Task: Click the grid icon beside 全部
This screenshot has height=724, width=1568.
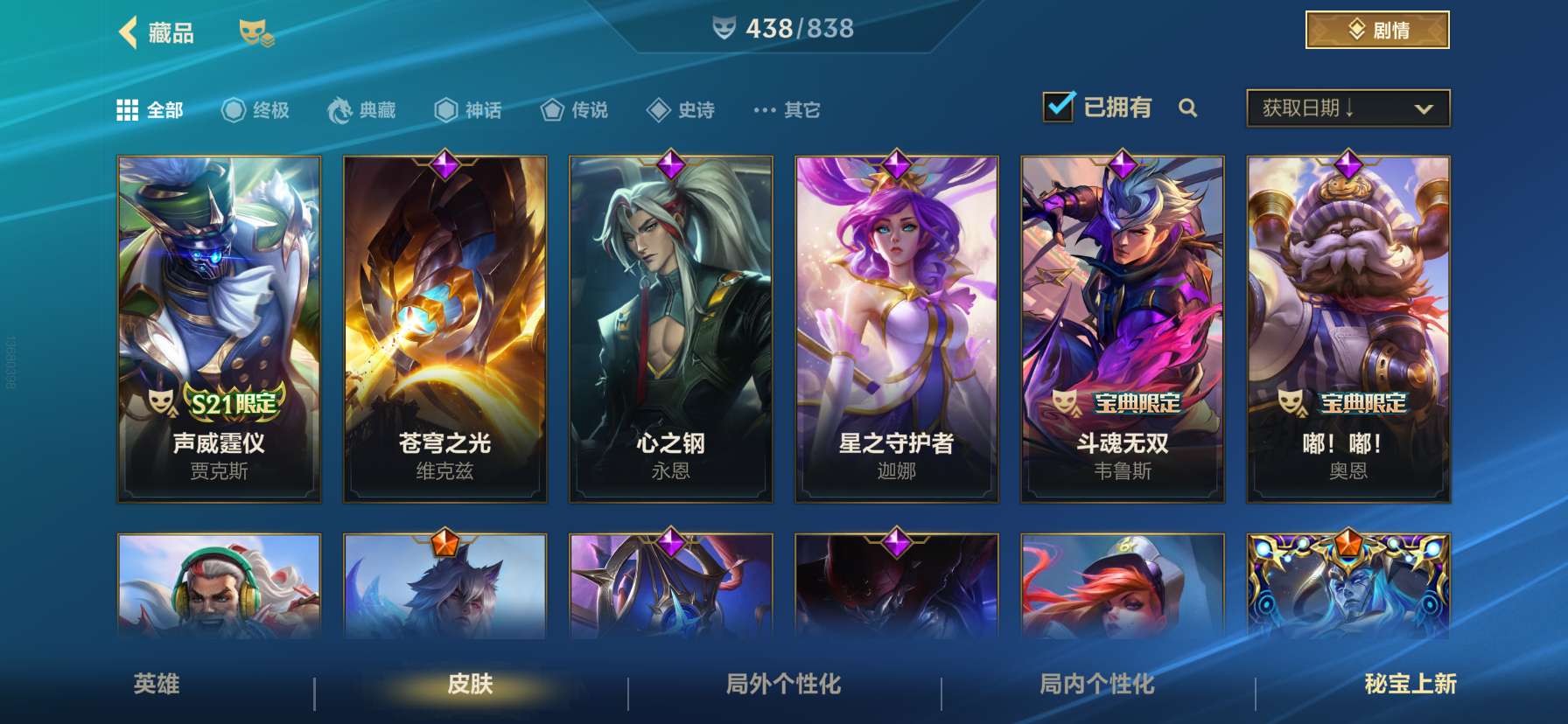Action: 128,110
